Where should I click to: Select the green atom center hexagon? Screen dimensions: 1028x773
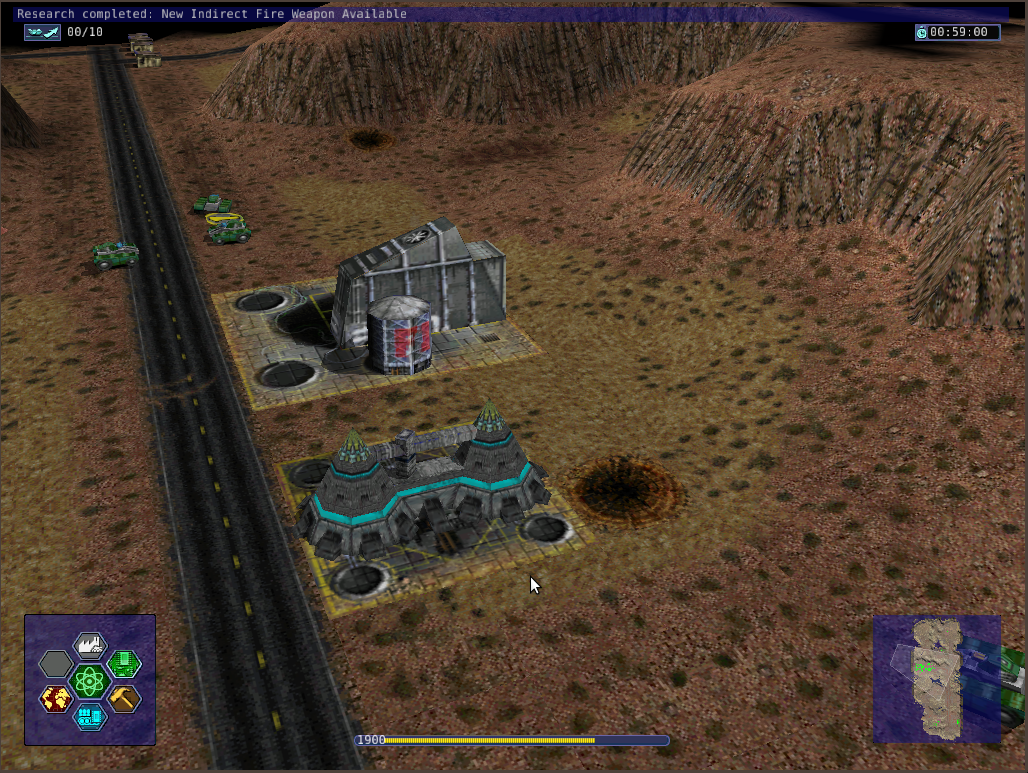point(90,682)
